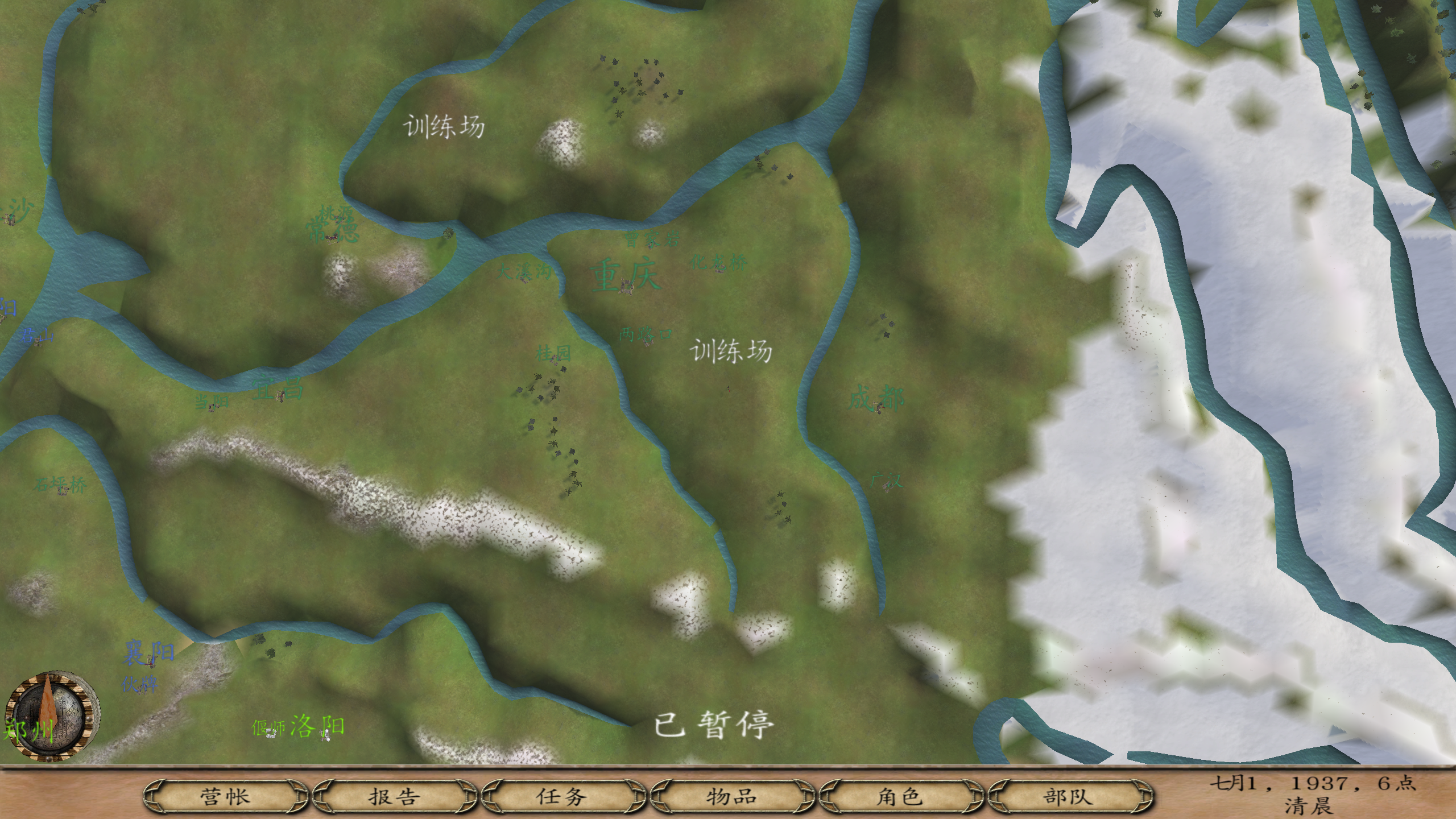Image resolution: width=1456 pixels, height=819 pixels.
Task: Open the 报告 reports menu
Action: pos(392,798)
